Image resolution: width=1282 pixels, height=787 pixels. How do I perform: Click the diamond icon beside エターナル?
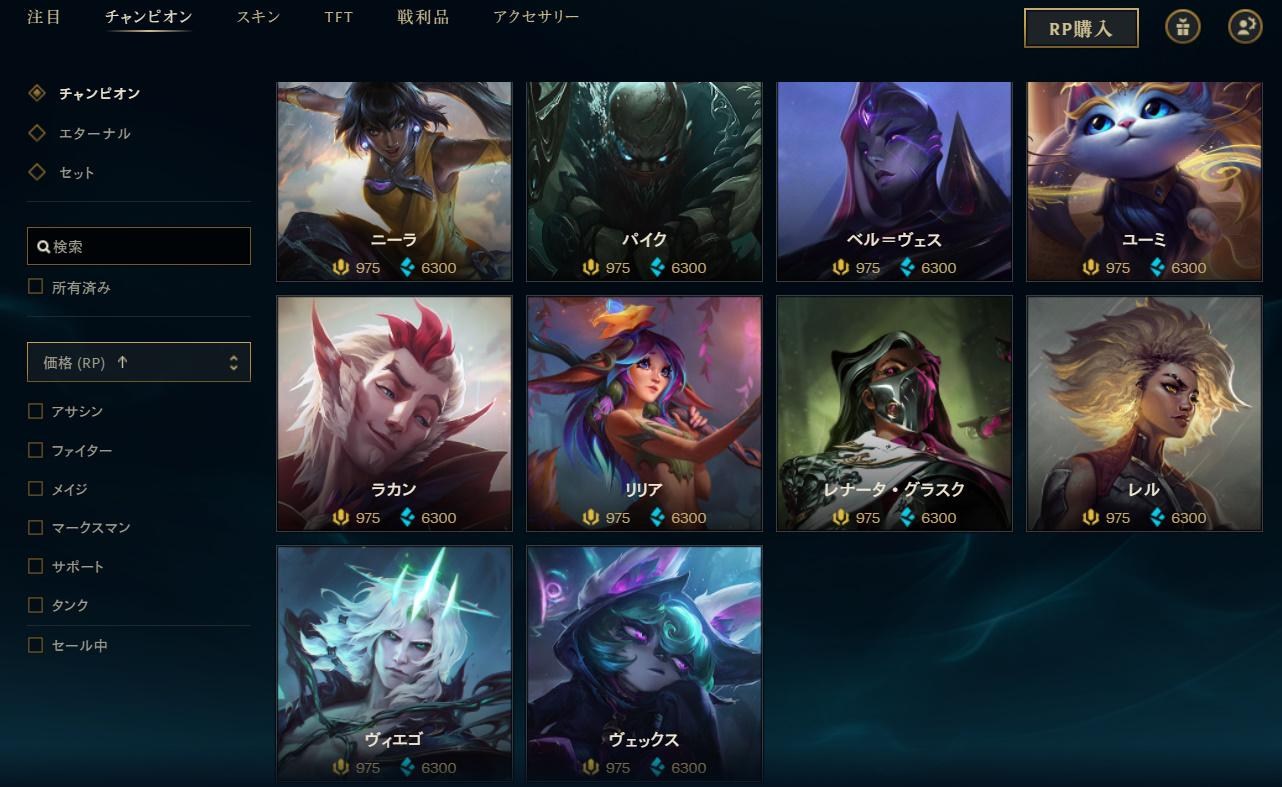pyautogui.click(x=37, y=132)
